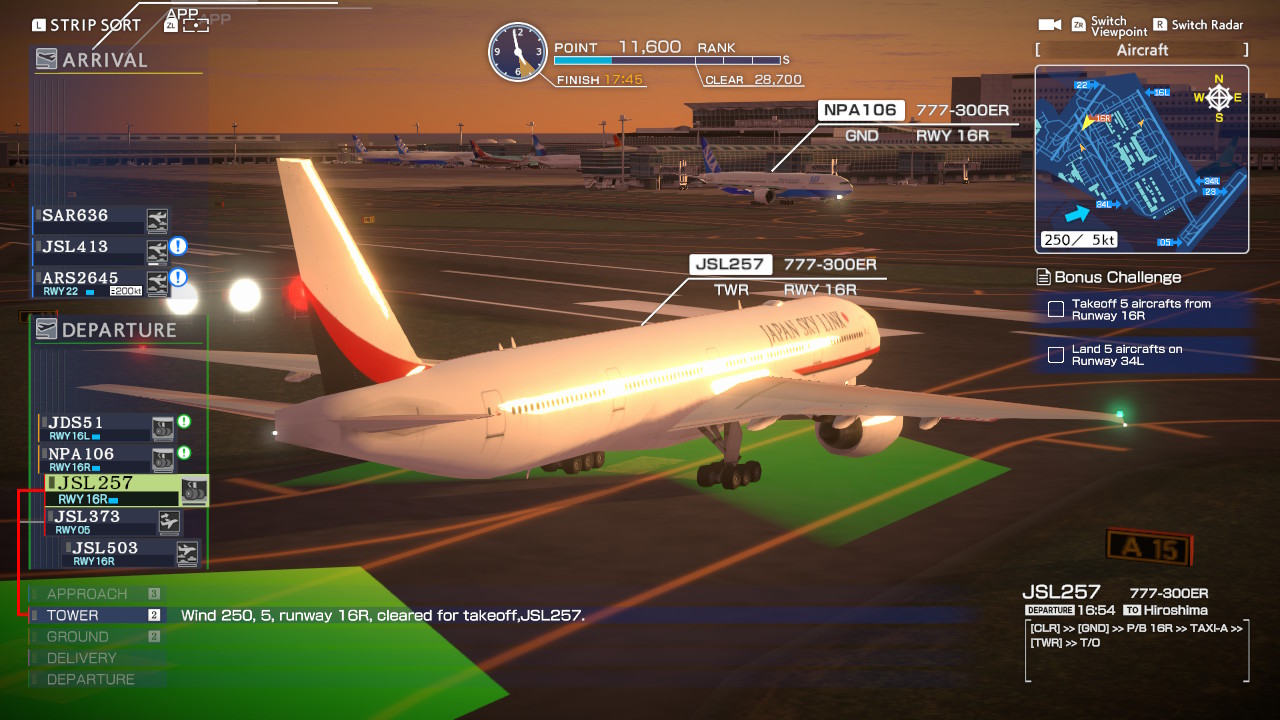Check Land 5 aircrafts on Runway 34L

[1056, 353]
